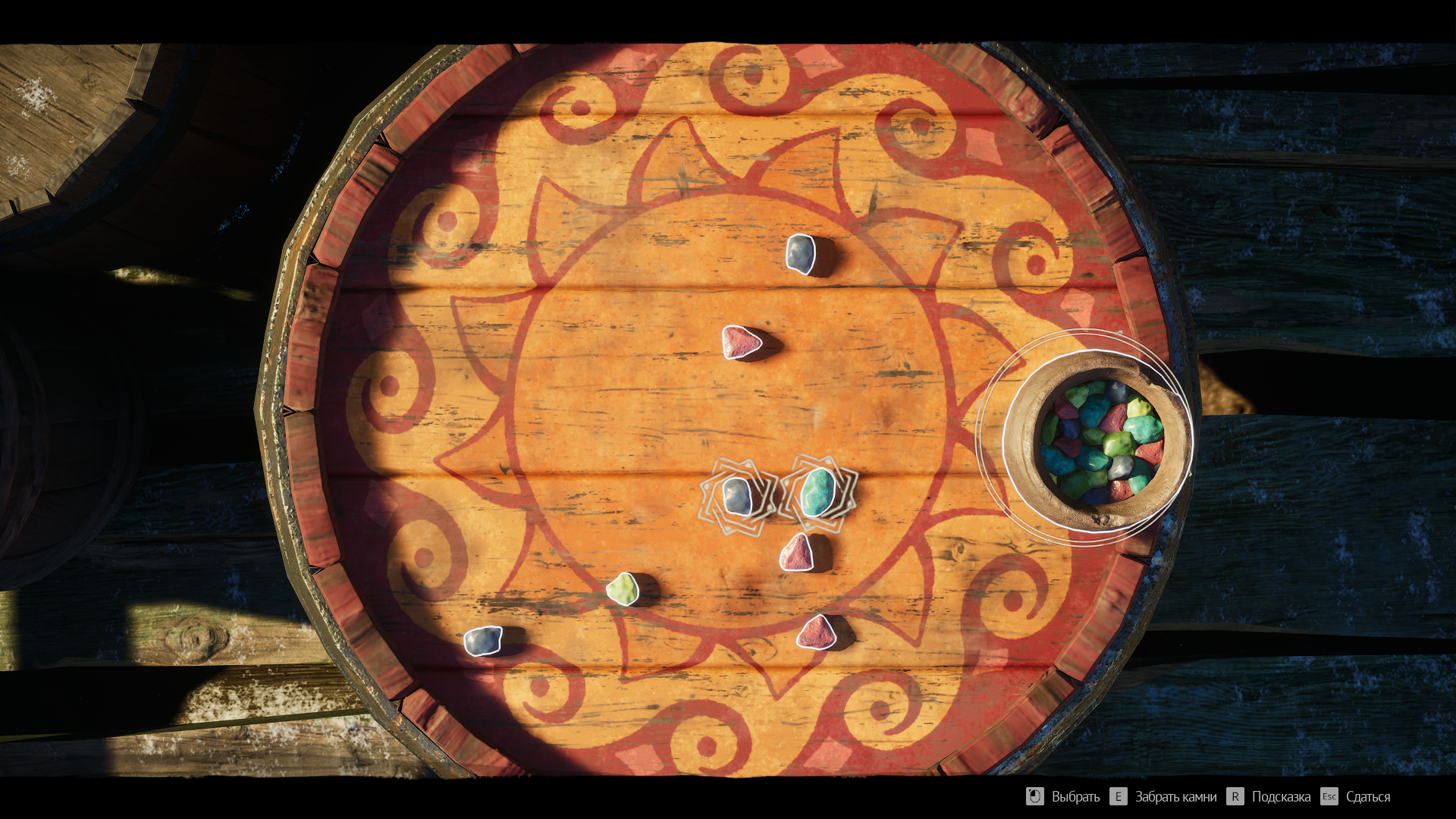The height and width of the screenshot is (819, 1456).
Task: Select the teal stone on the board
Action: pos(818,492)
